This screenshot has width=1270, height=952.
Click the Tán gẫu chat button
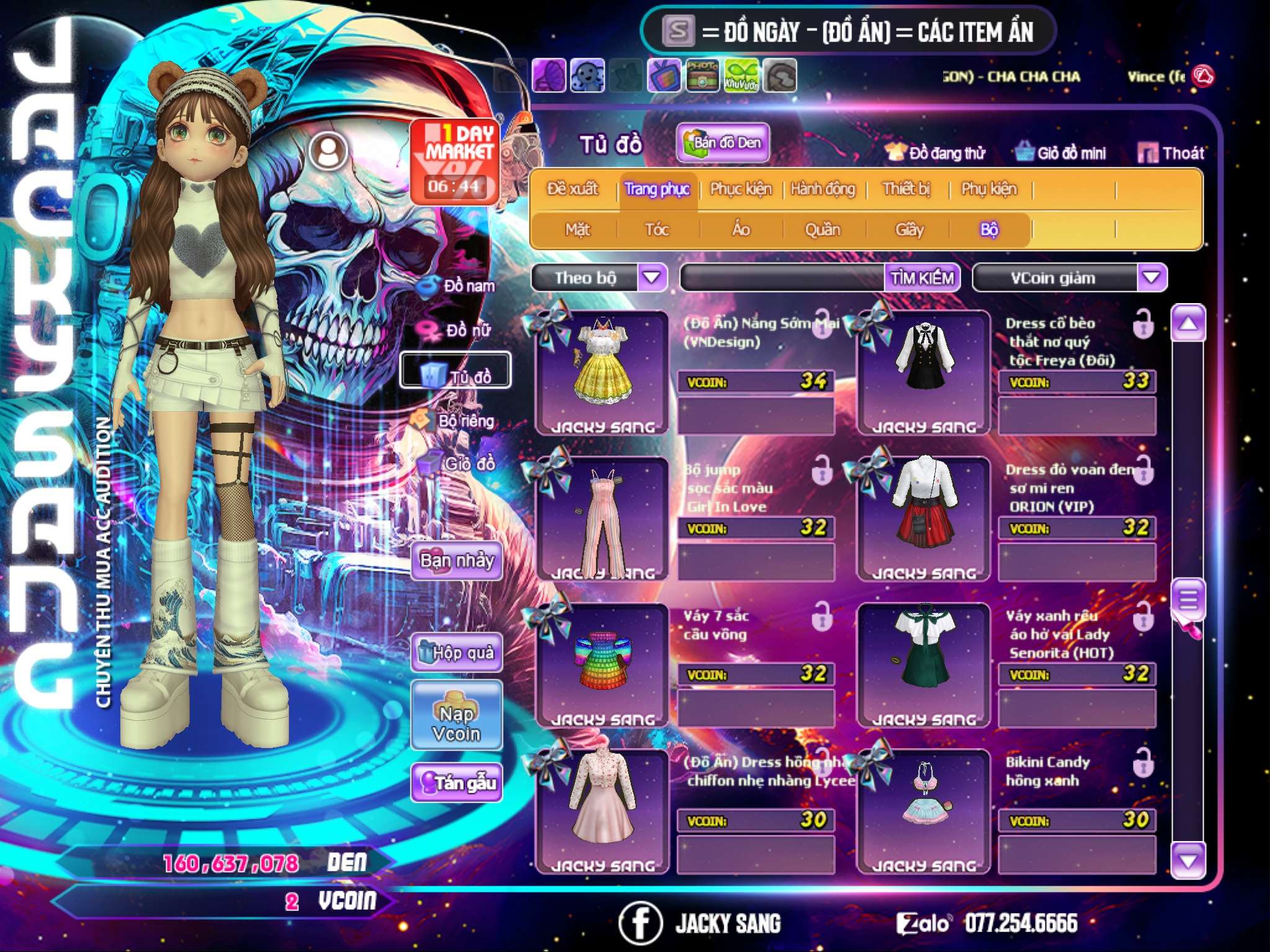tap(456, 783)
